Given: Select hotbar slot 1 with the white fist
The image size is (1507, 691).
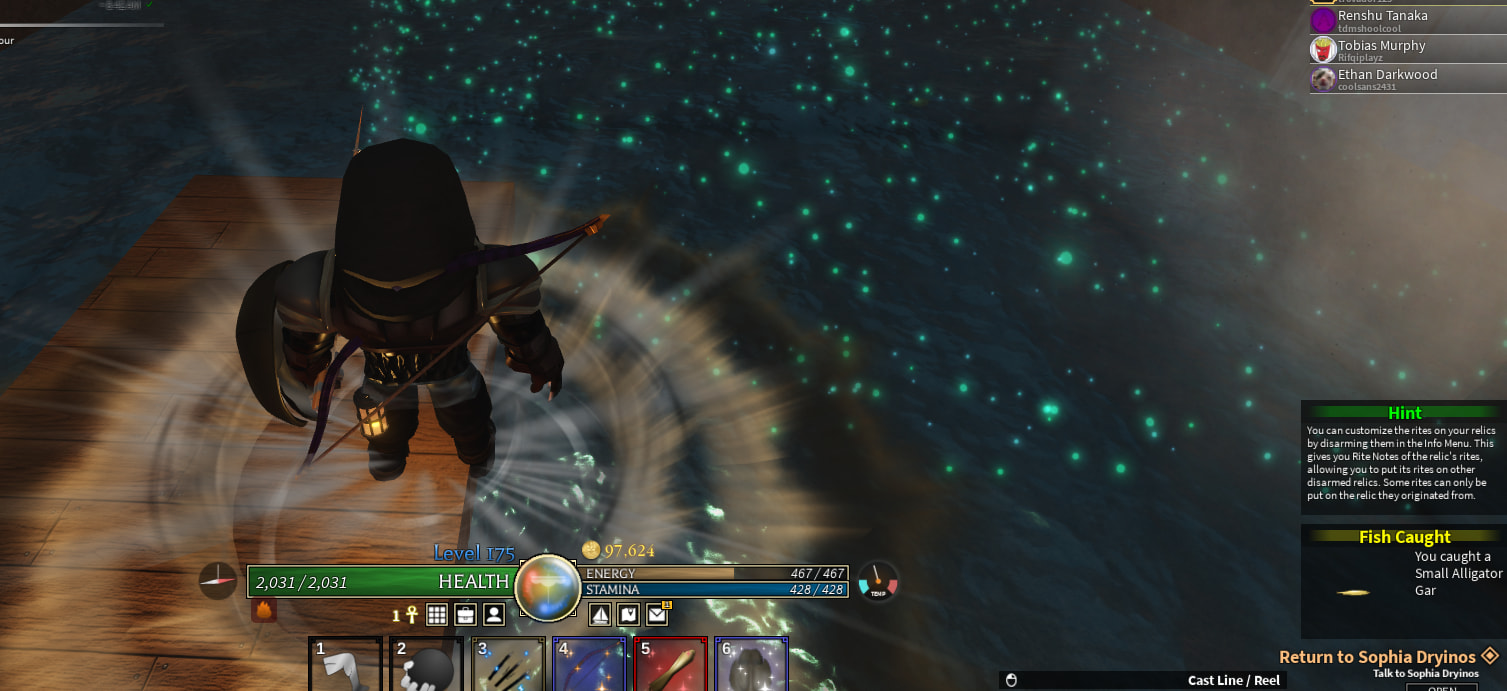Looking at the screenshot, I should point(345,664).
